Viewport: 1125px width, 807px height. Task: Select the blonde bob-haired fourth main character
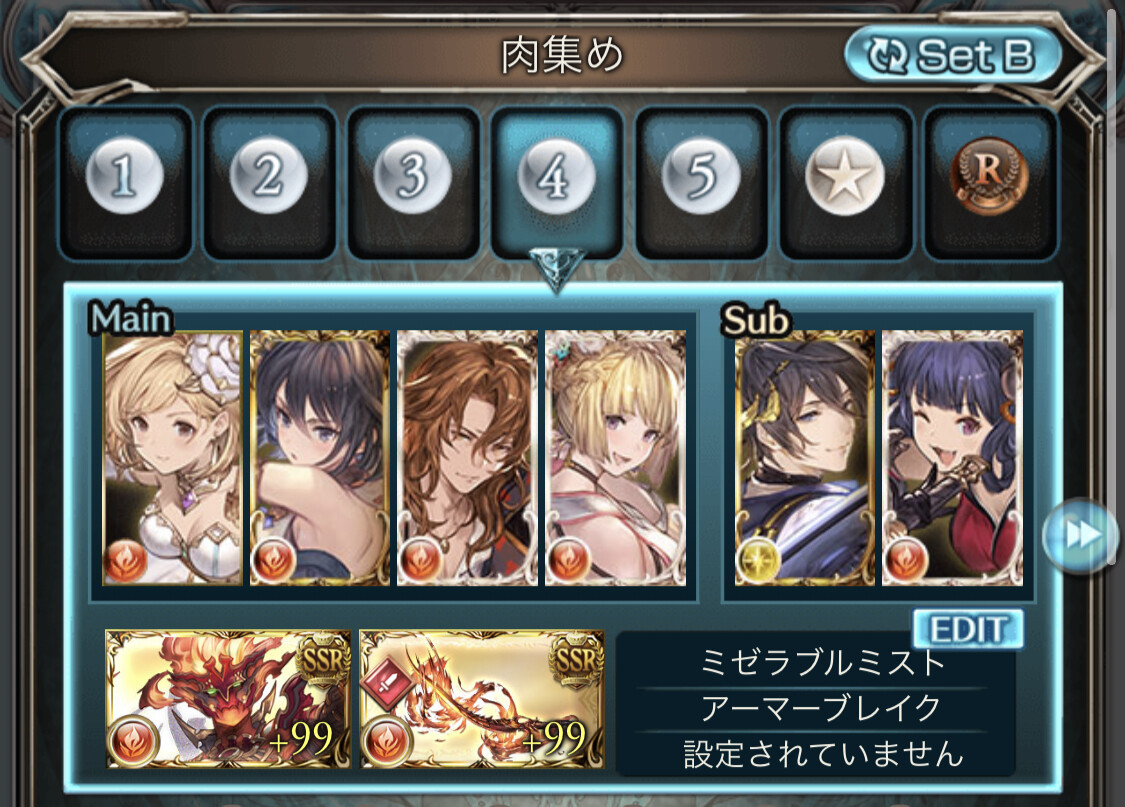[x=614, y=458]
